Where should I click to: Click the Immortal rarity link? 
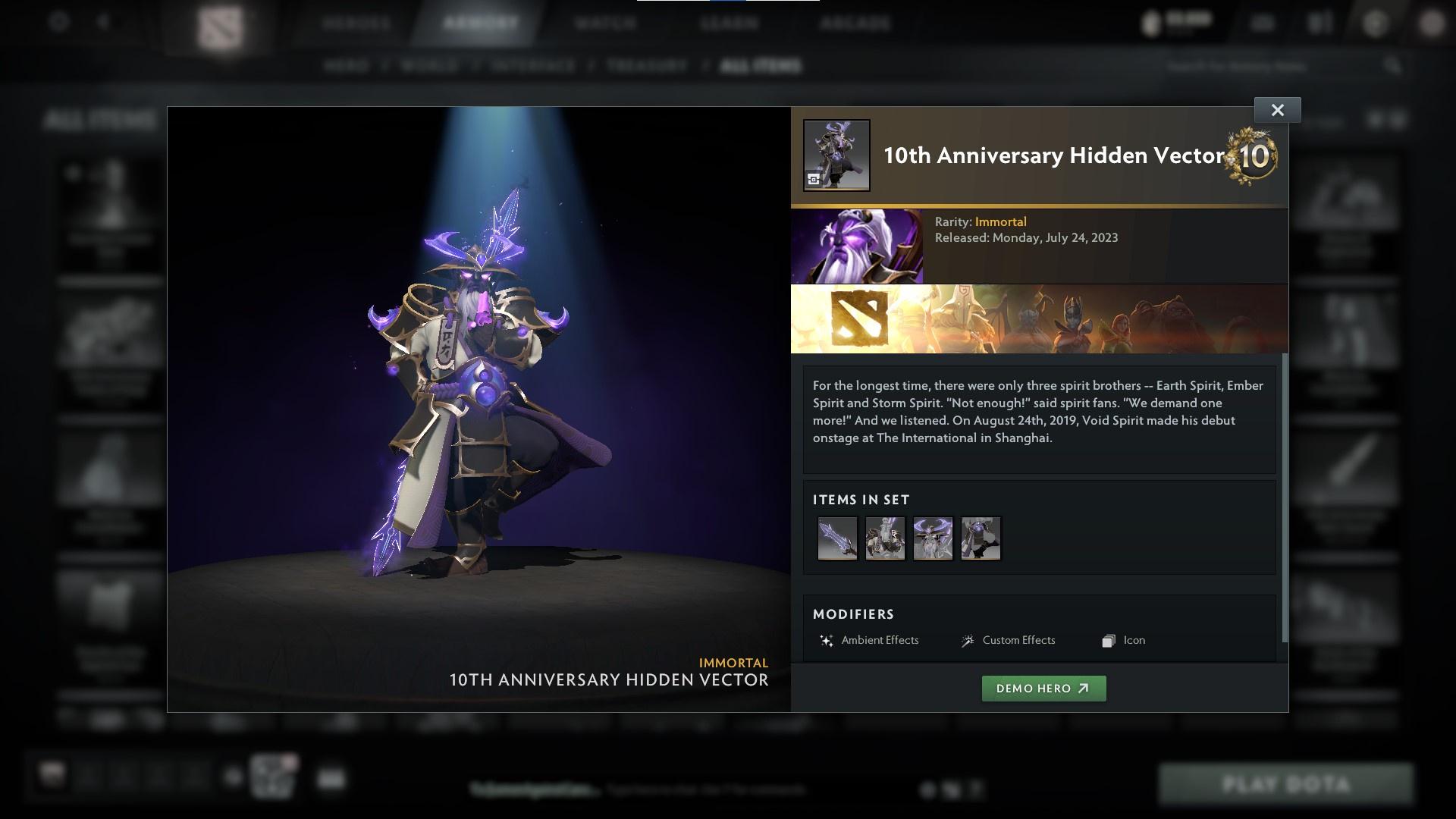pos(1002,221)
